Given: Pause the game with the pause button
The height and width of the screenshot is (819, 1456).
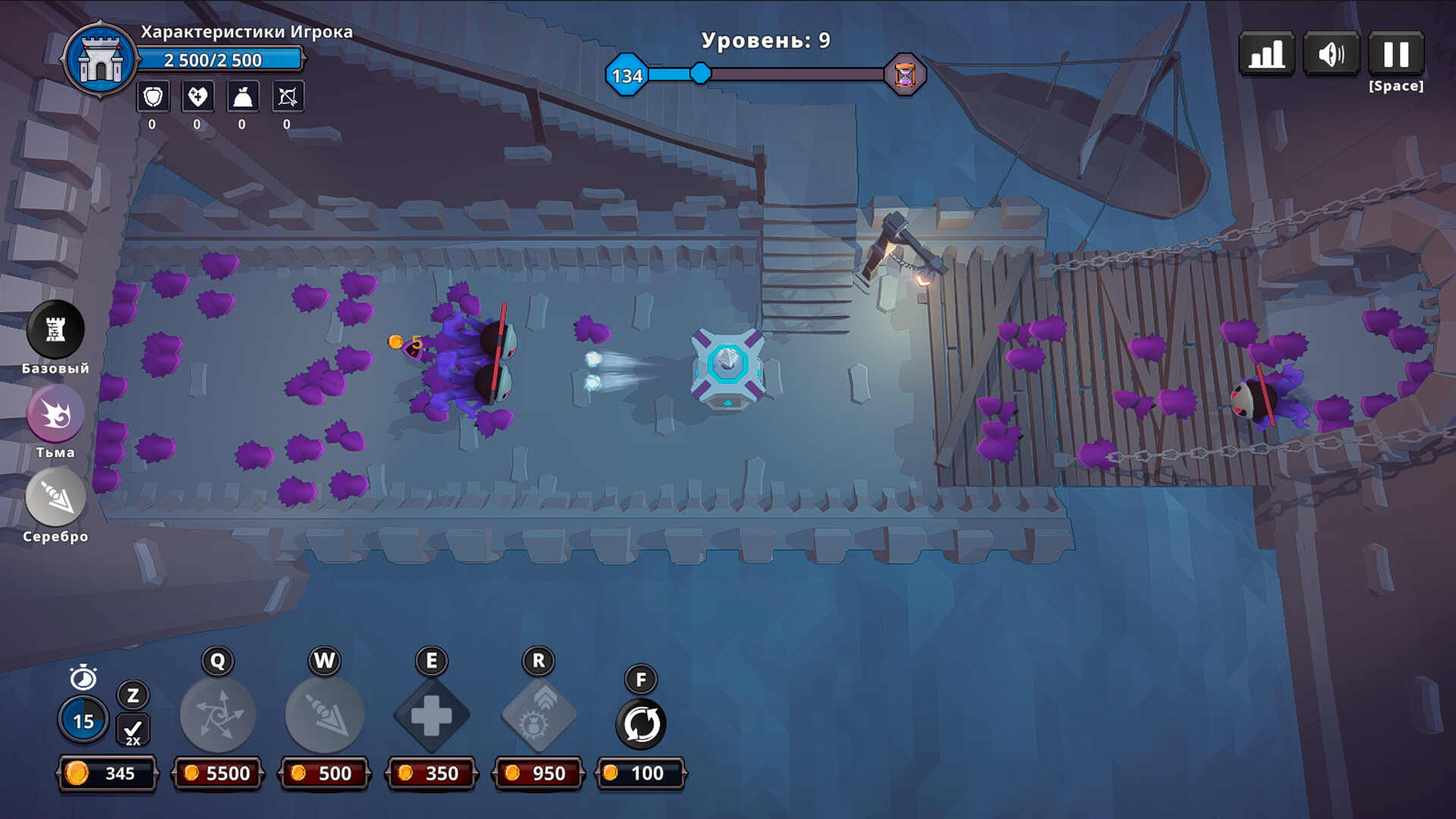Looking at the screenshot, I should coord(1396,54).
